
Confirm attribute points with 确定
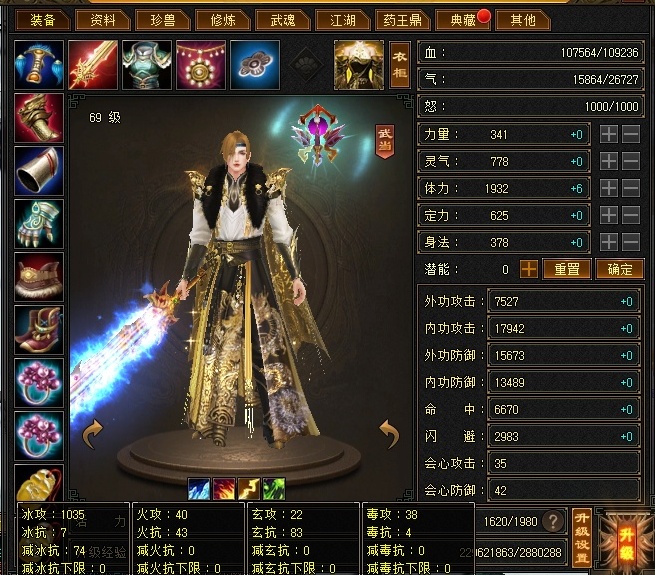click(x=620, y=269)
